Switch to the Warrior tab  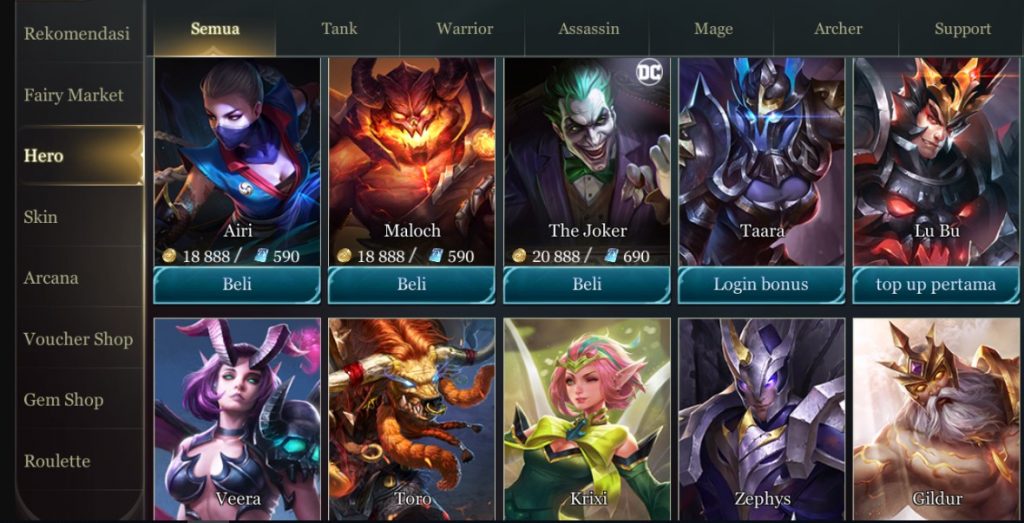point(464,29)
